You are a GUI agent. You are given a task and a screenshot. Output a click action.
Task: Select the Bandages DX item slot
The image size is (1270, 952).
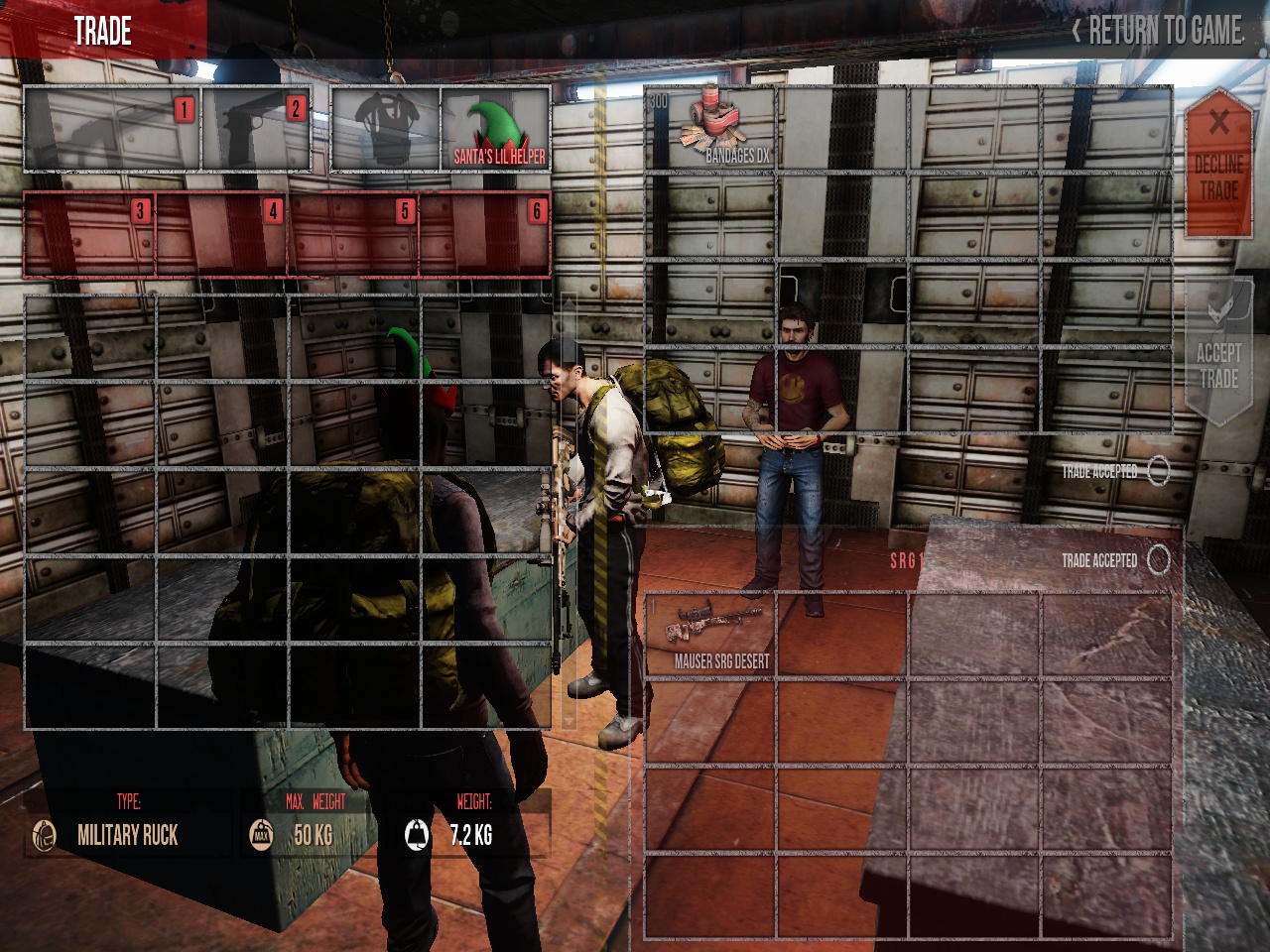[710, 130]
